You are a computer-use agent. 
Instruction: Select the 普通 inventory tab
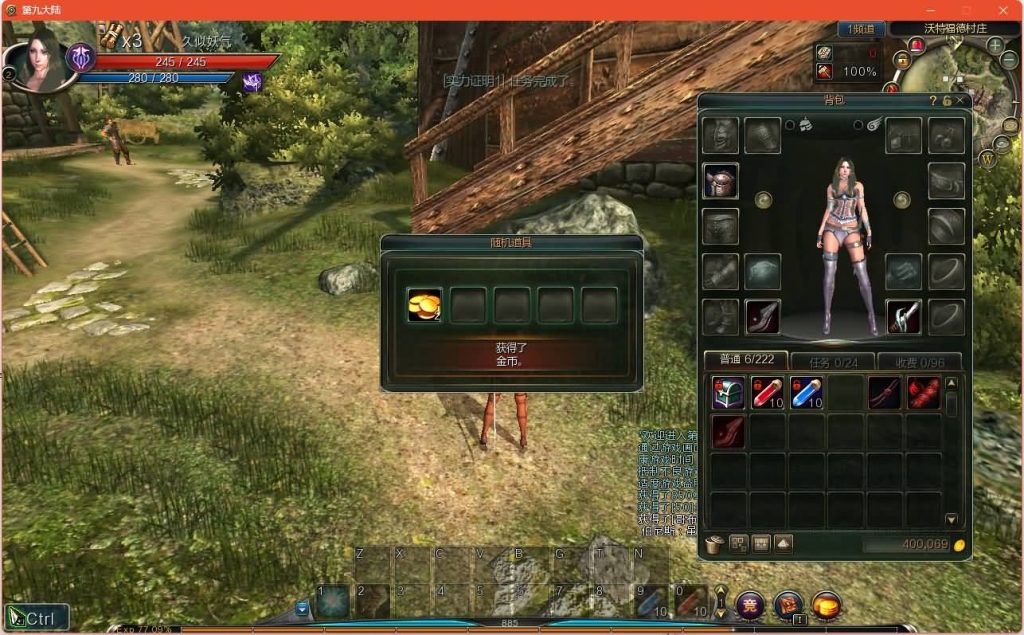point(745,361)
